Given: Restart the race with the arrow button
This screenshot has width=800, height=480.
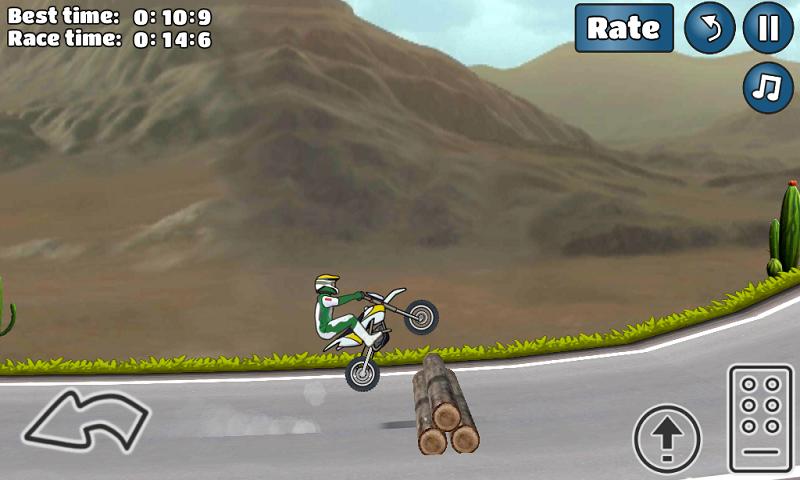Looking at the screenshot, I should click(x=709, y=28).
